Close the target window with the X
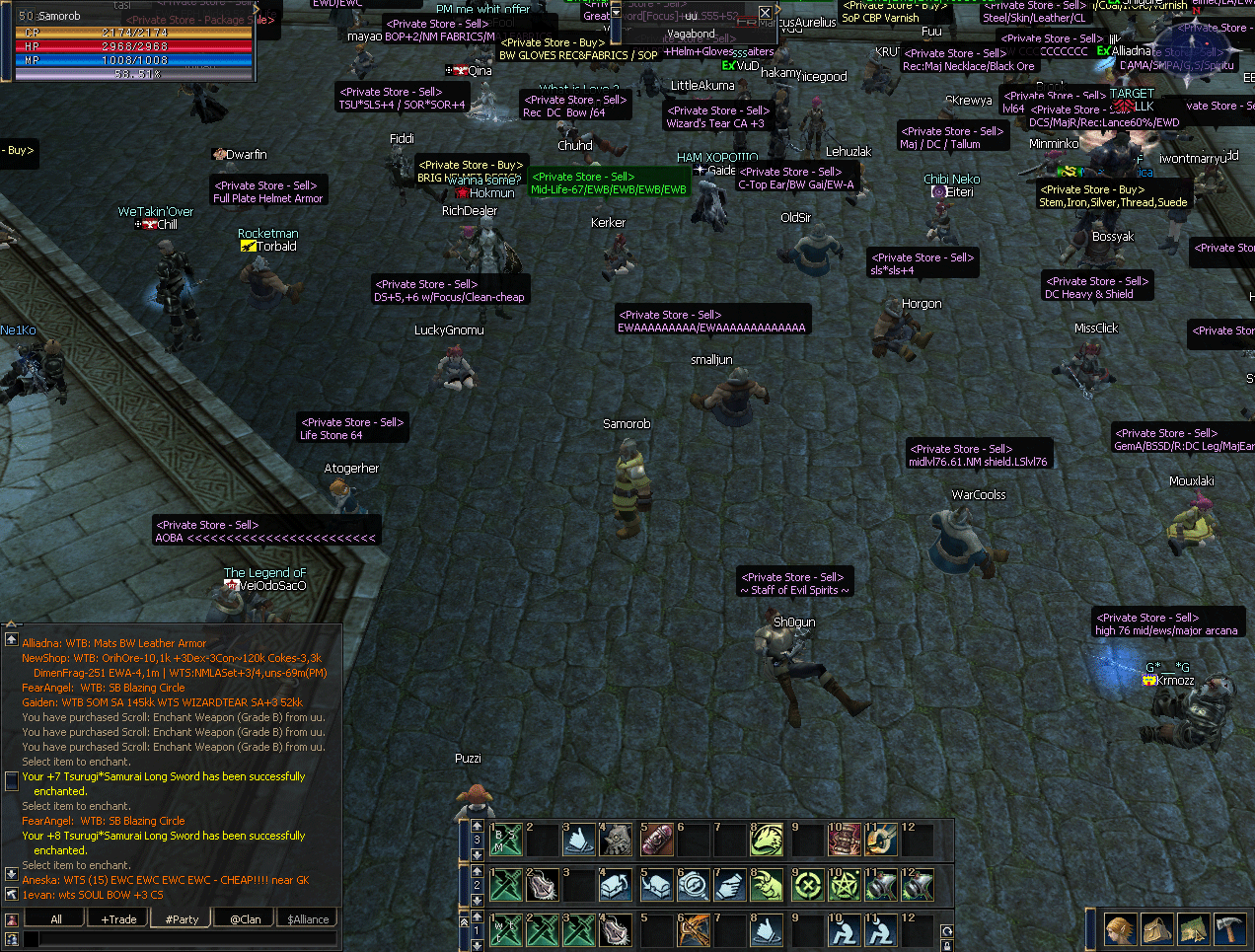Screen dimensions: 1255x952 pos(765,13)
